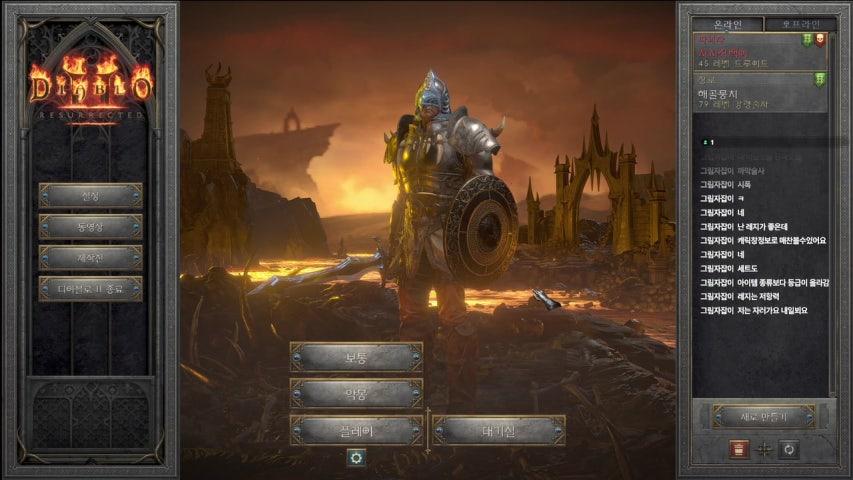Choose 디아블로 II 종료 to exit game

pos(90,289)
